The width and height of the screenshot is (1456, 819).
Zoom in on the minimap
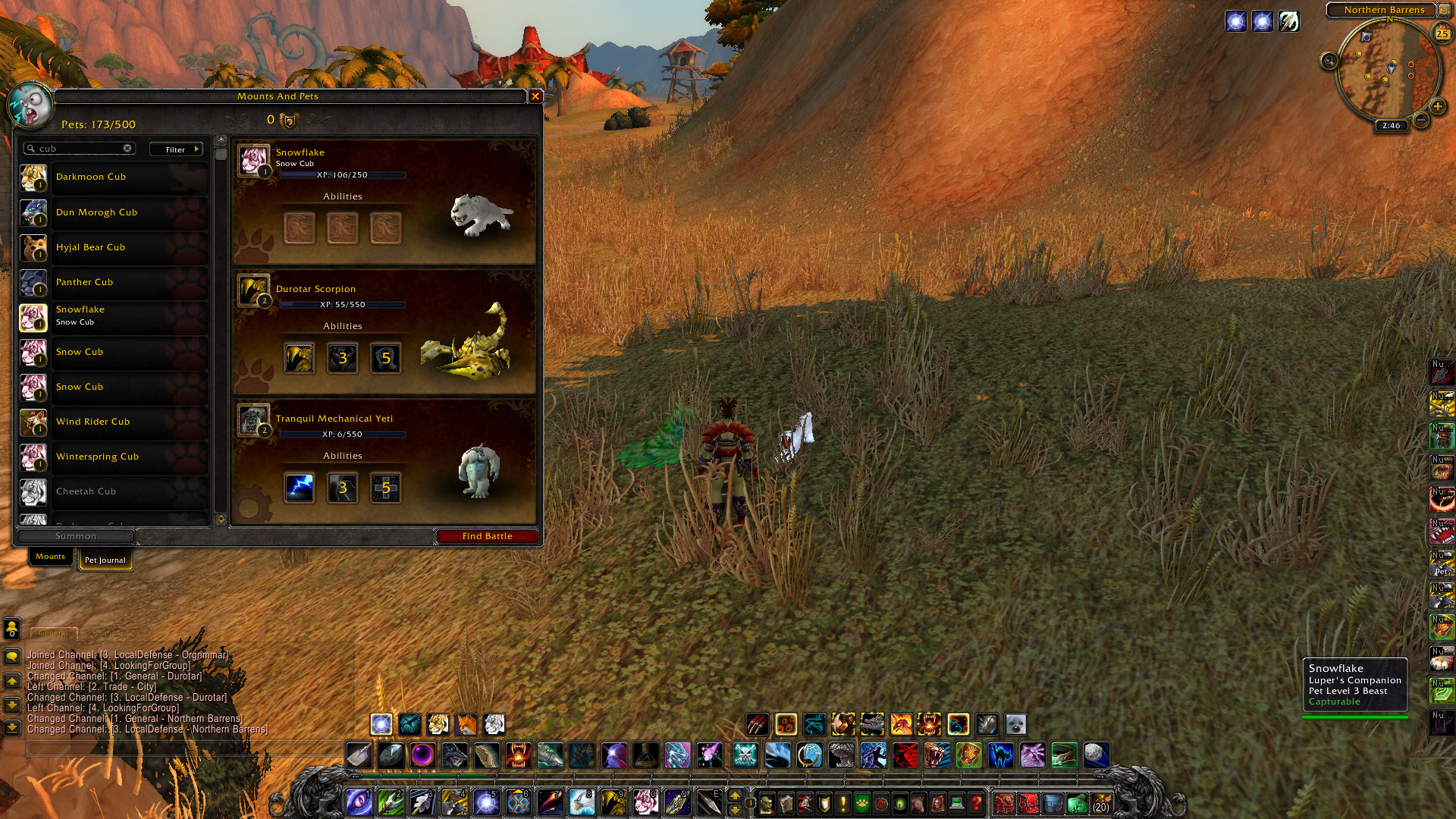pyautogui.click(x=1437, y=107)
